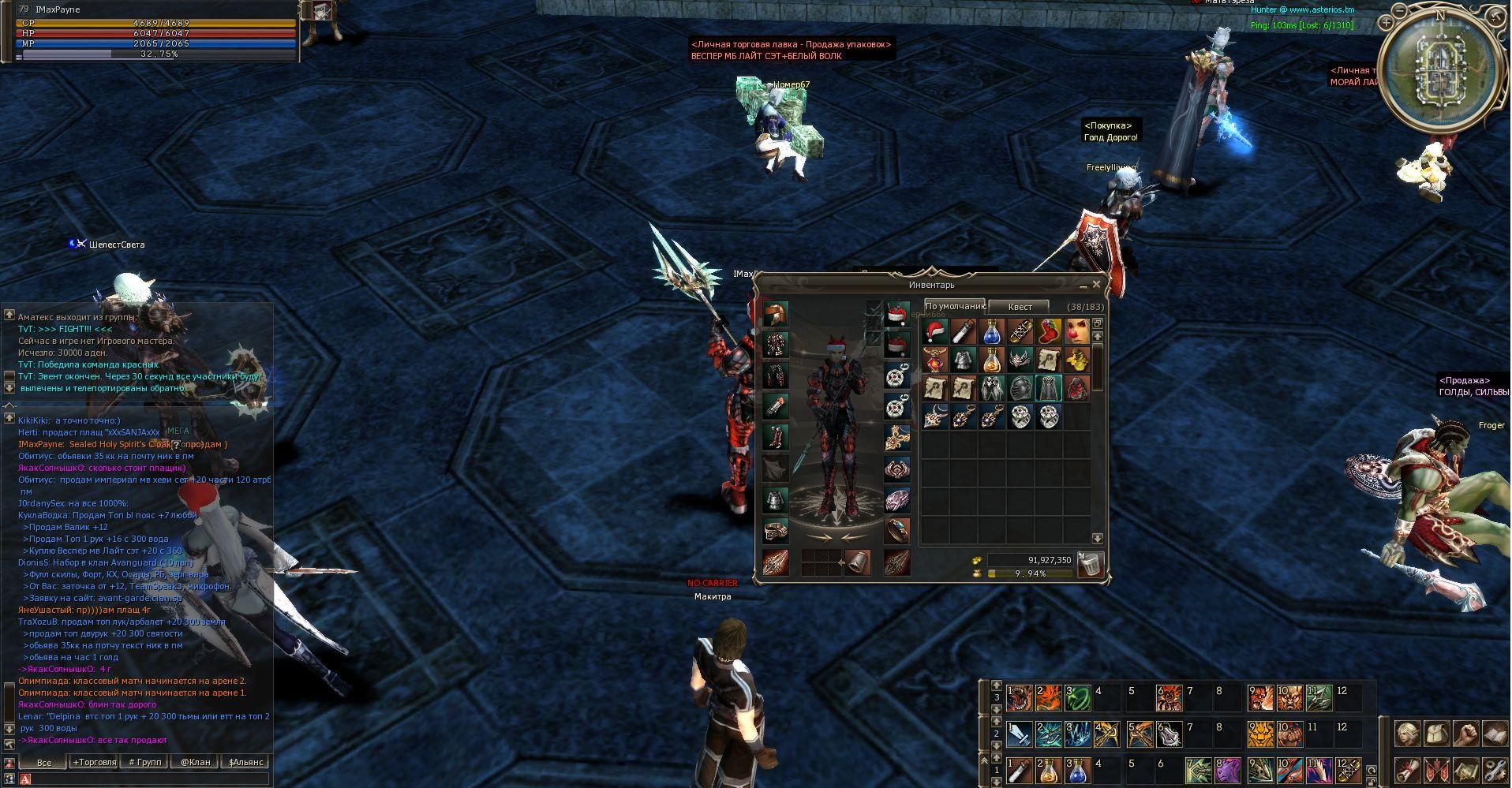Minimize the inventory window

tap(1084, 286)
